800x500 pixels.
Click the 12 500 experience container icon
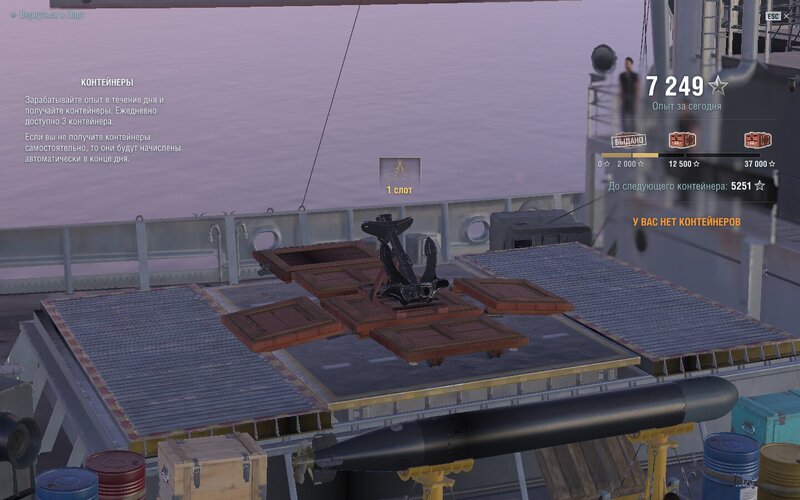point(682,140)
